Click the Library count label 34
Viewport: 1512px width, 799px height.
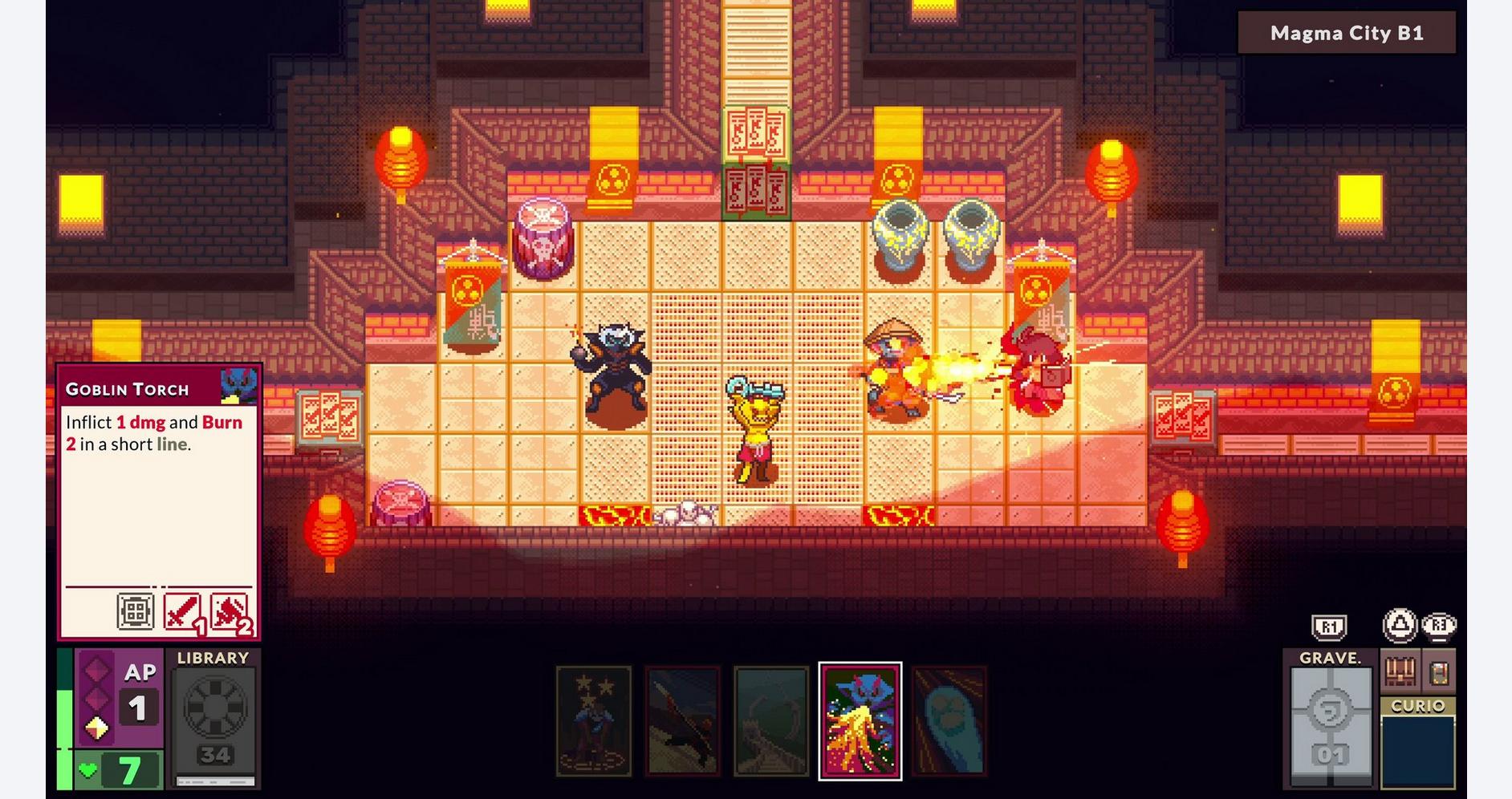pos(215,756)
